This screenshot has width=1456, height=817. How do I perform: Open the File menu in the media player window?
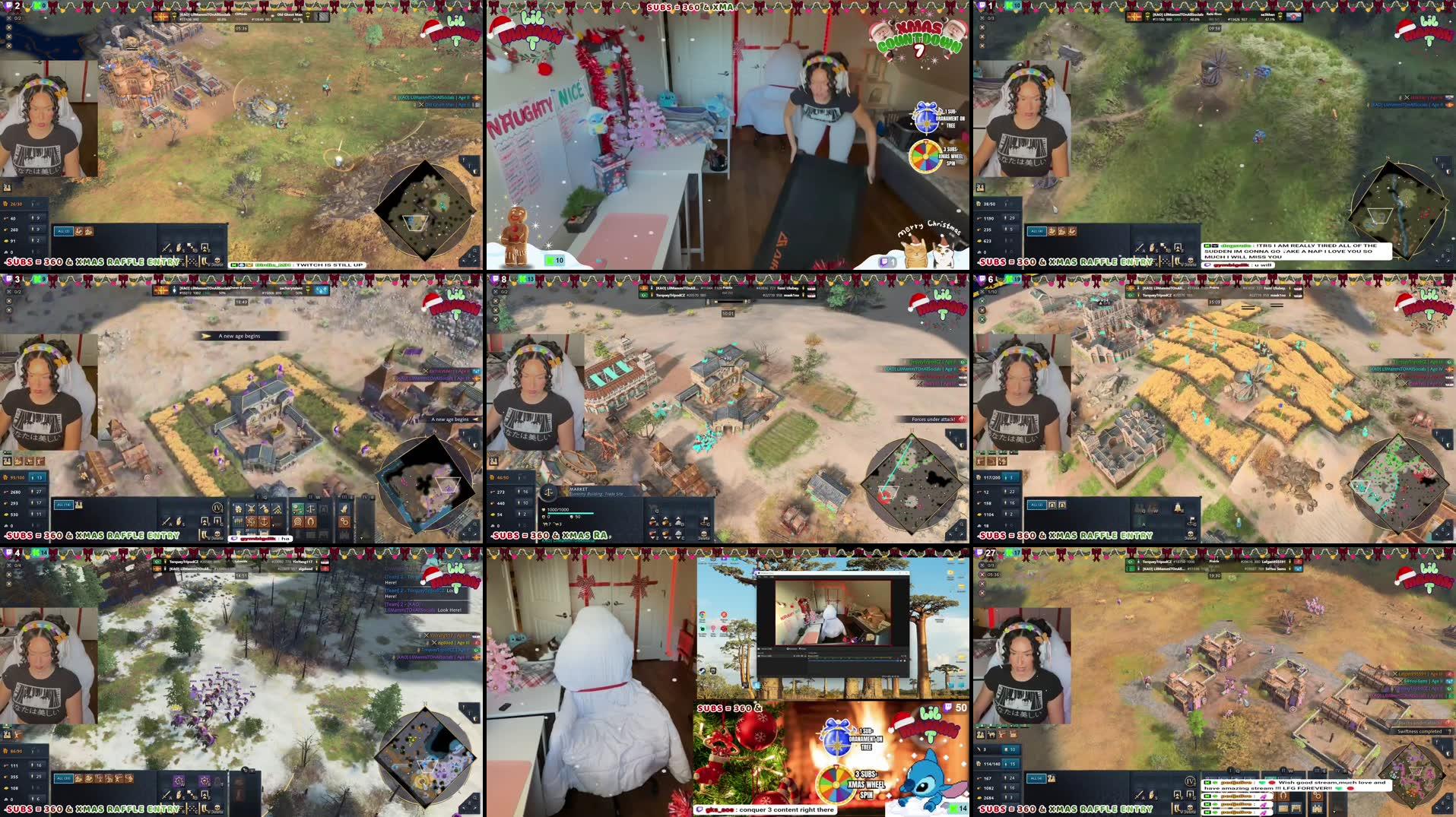760,577
